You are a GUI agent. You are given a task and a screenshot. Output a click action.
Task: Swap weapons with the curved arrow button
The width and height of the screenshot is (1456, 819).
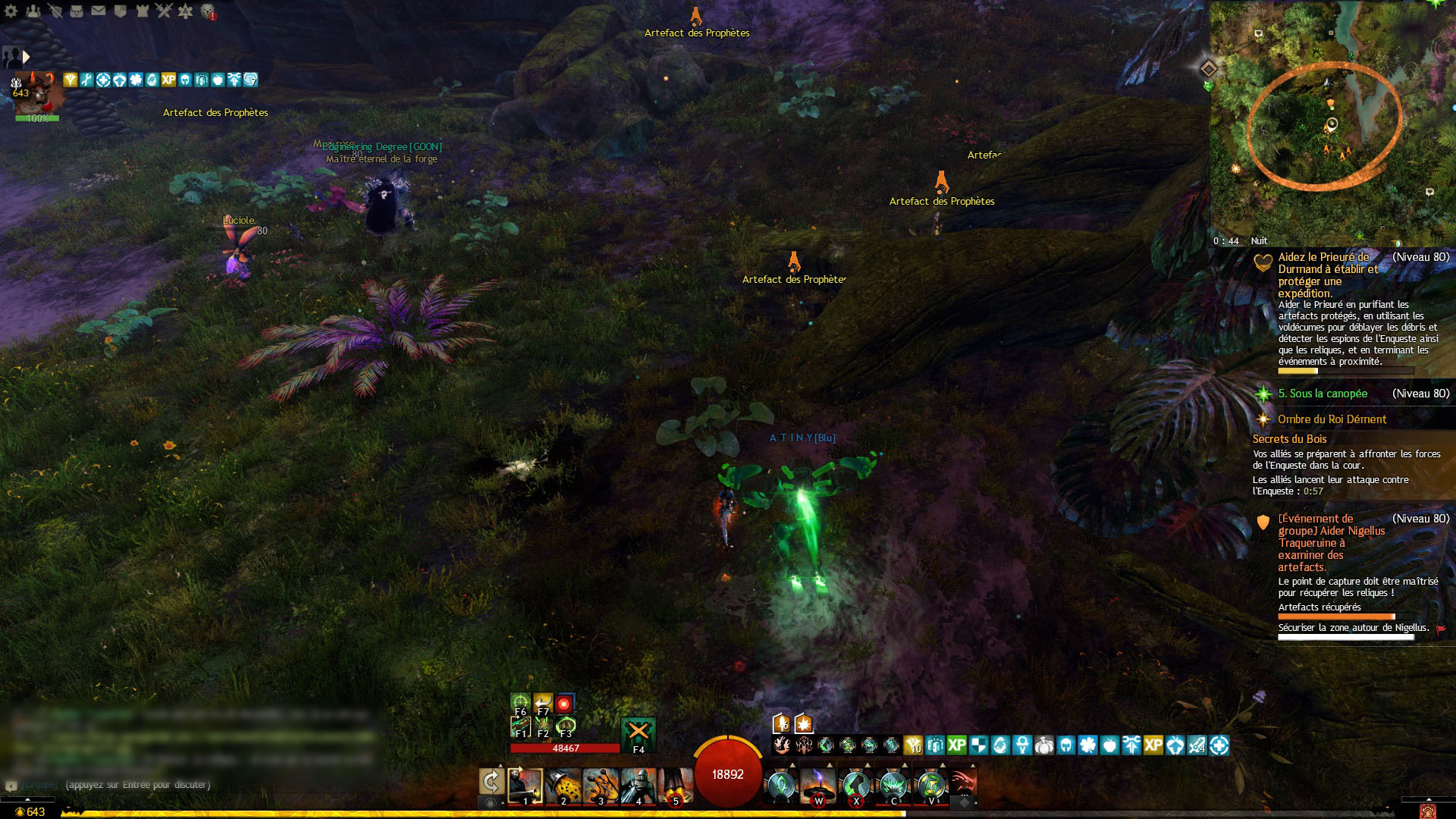[x=491, y=783]
